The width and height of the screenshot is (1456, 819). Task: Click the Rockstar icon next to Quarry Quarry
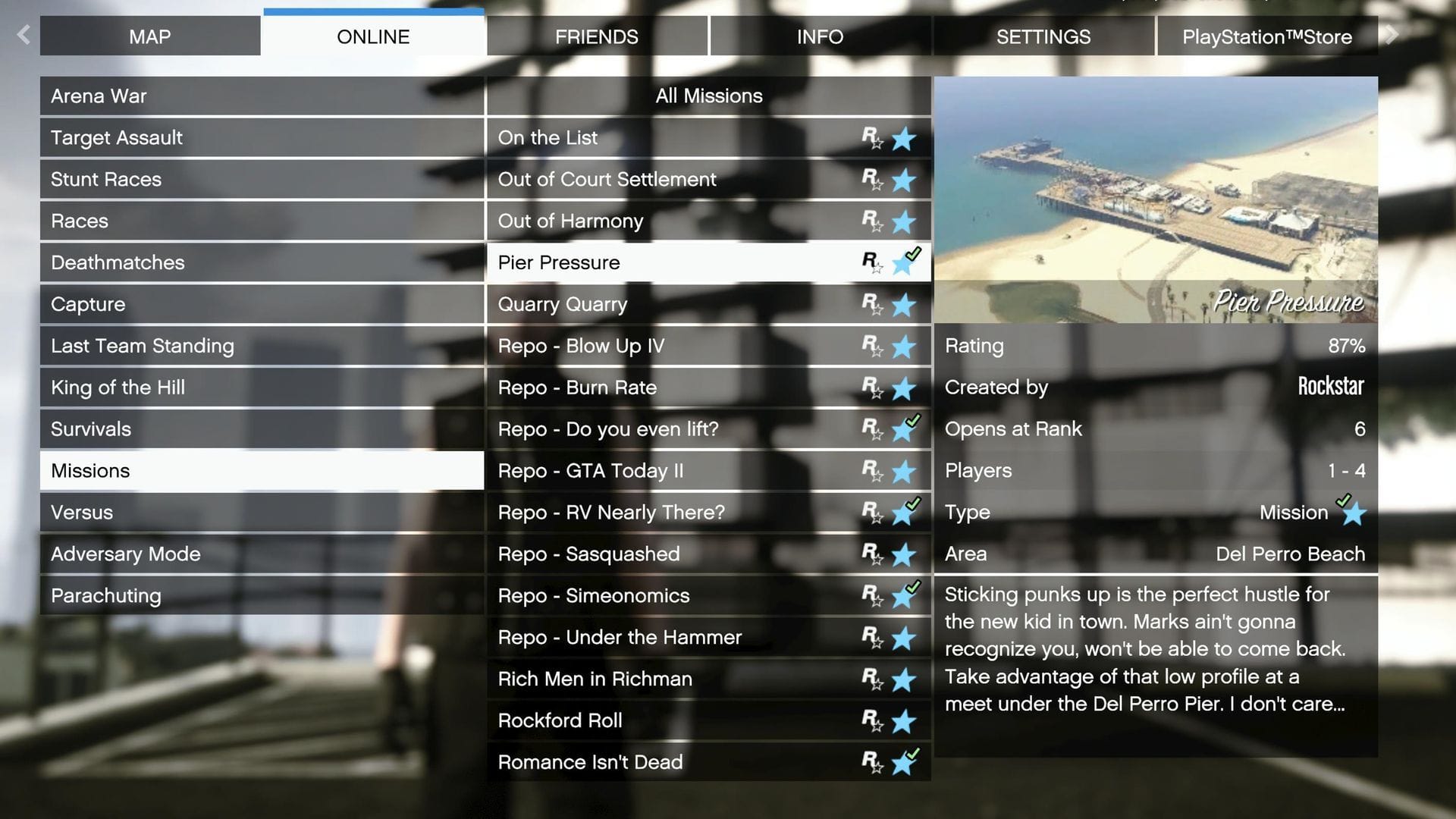[x=870, y=306]
